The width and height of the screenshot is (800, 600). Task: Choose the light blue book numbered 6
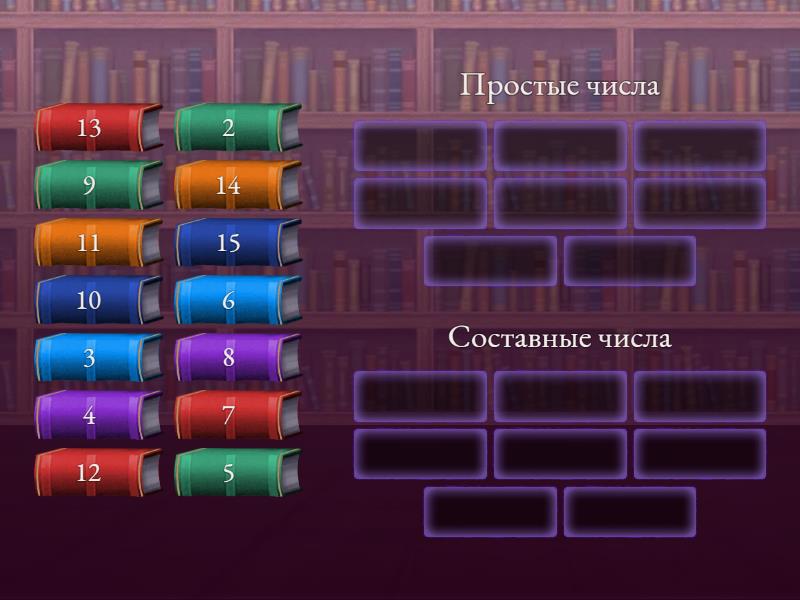coord(238,300)
